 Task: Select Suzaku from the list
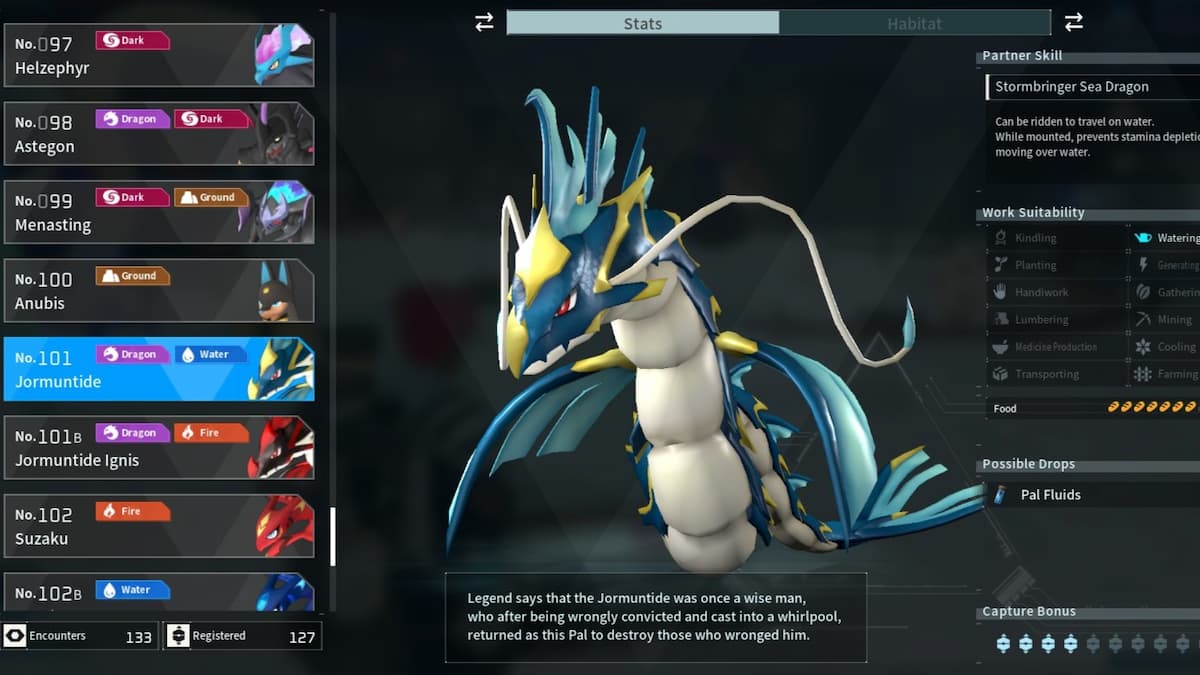[158, 525]
